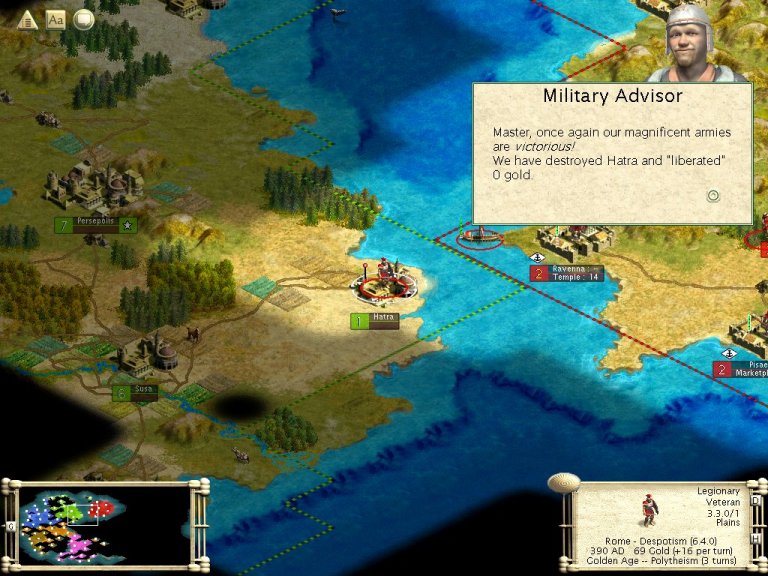Open the main menu pyramid icon
This screenshot has width=768, height=576.
coord(28,19)
